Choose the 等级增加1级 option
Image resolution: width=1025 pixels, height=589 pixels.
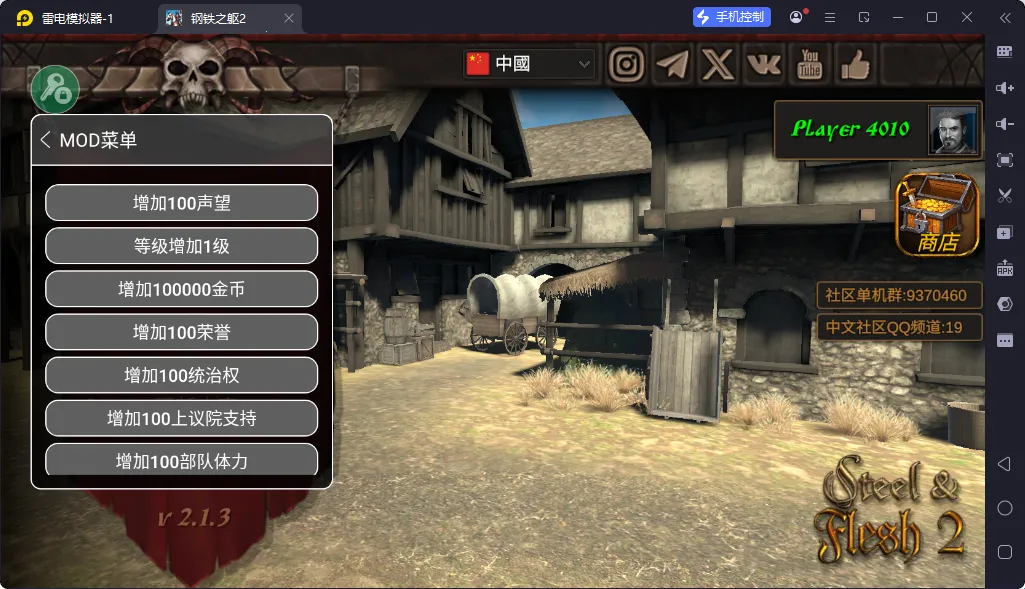tap(182, 246)
